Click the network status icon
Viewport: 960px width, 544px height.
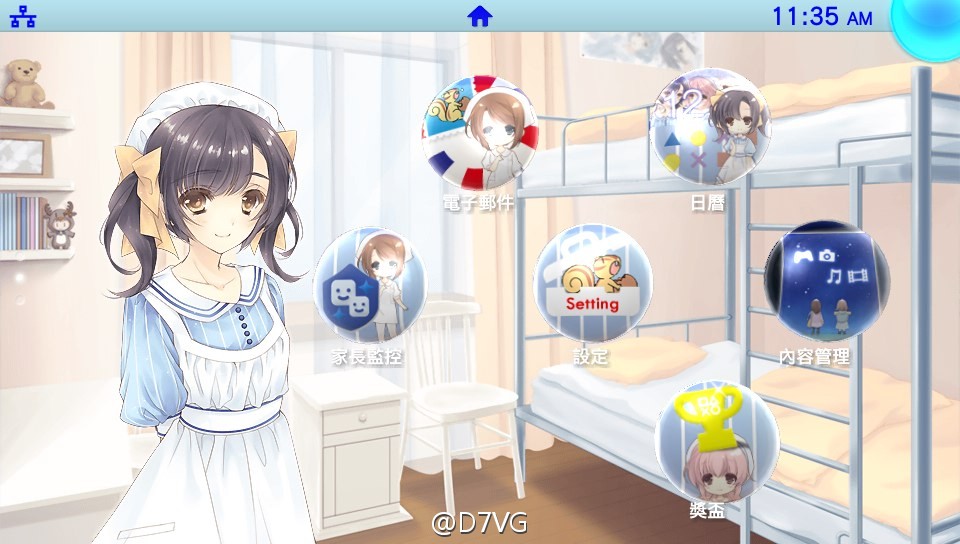point(22,16)
